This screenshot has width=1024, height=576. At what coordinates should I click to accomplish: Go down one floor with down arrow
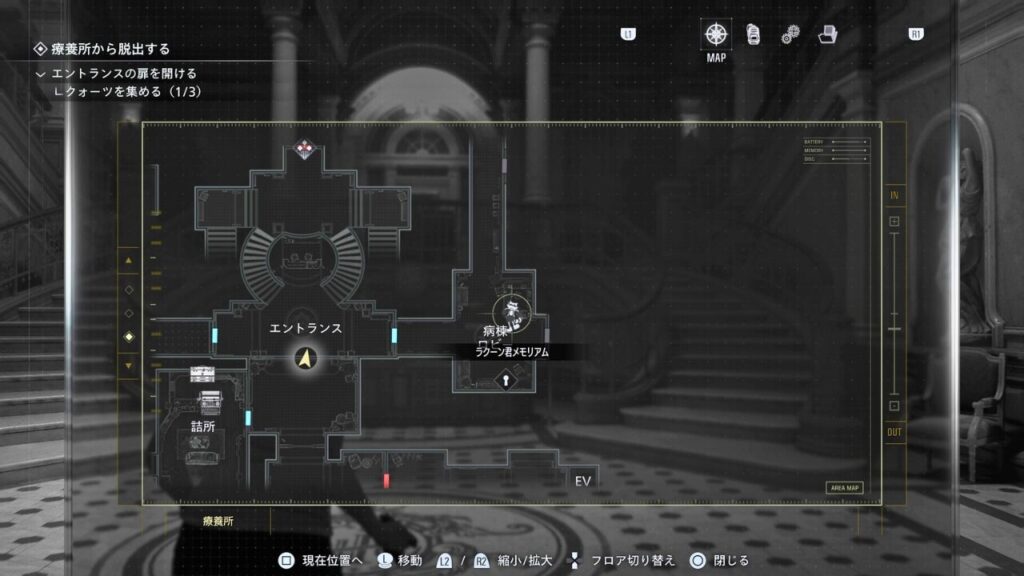(128, 365)
